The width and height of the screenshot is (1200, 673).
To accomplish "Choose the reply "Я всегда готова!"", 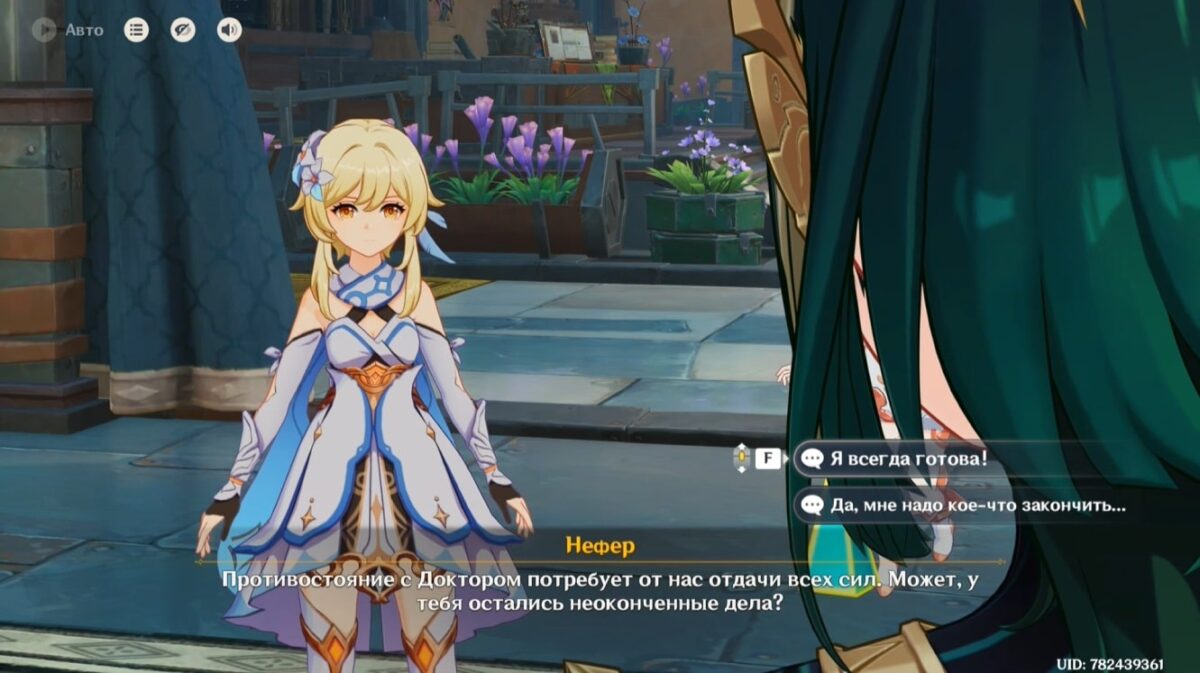I will click(x=908, y=459).
